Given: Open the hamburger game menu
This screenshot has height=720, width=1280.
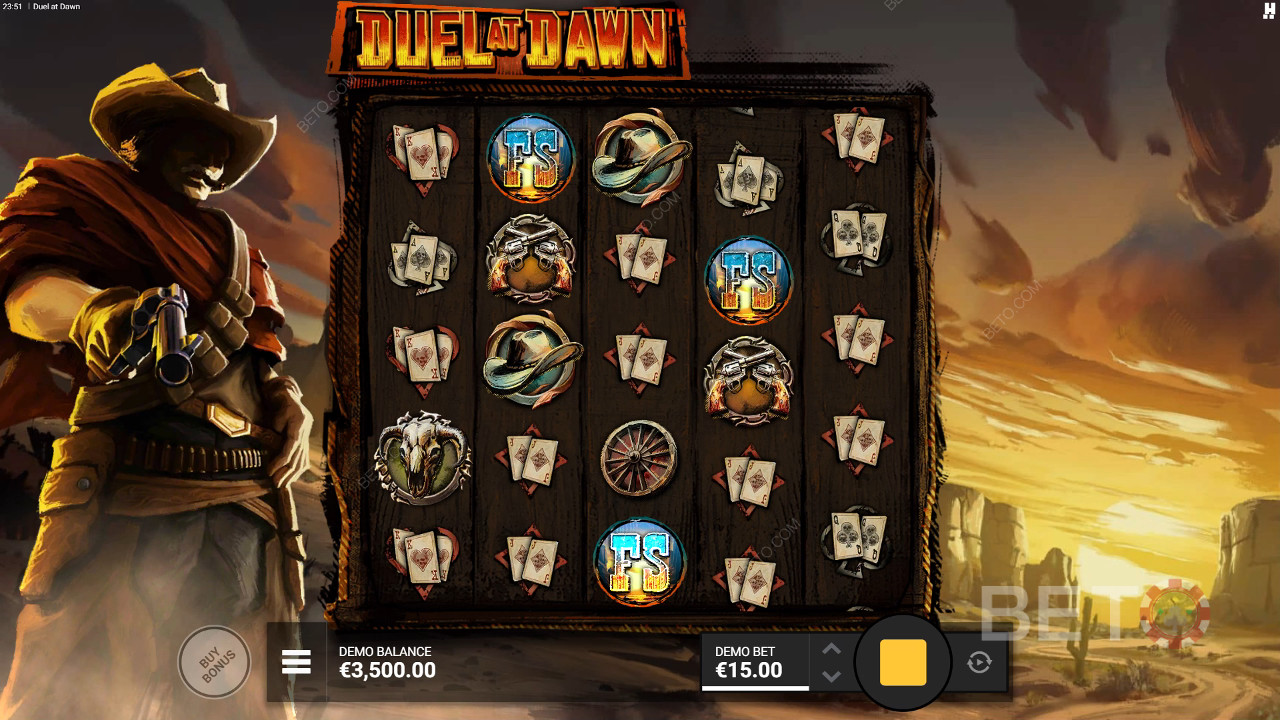Looking at the screenshot, I should [x=296, y=662].
